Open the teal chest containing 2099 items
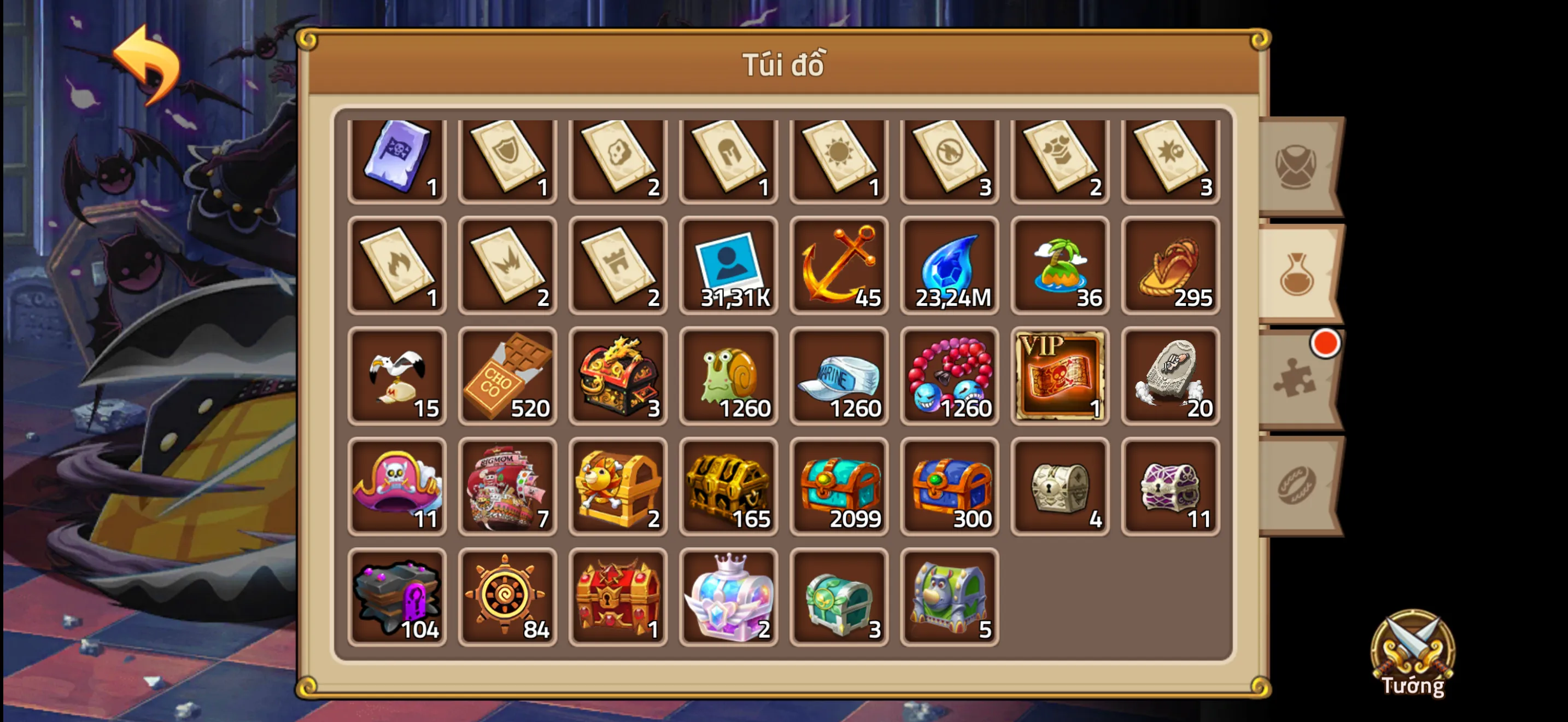Image resolution: width=1568 pixels, height=722 pixels. 840,486
